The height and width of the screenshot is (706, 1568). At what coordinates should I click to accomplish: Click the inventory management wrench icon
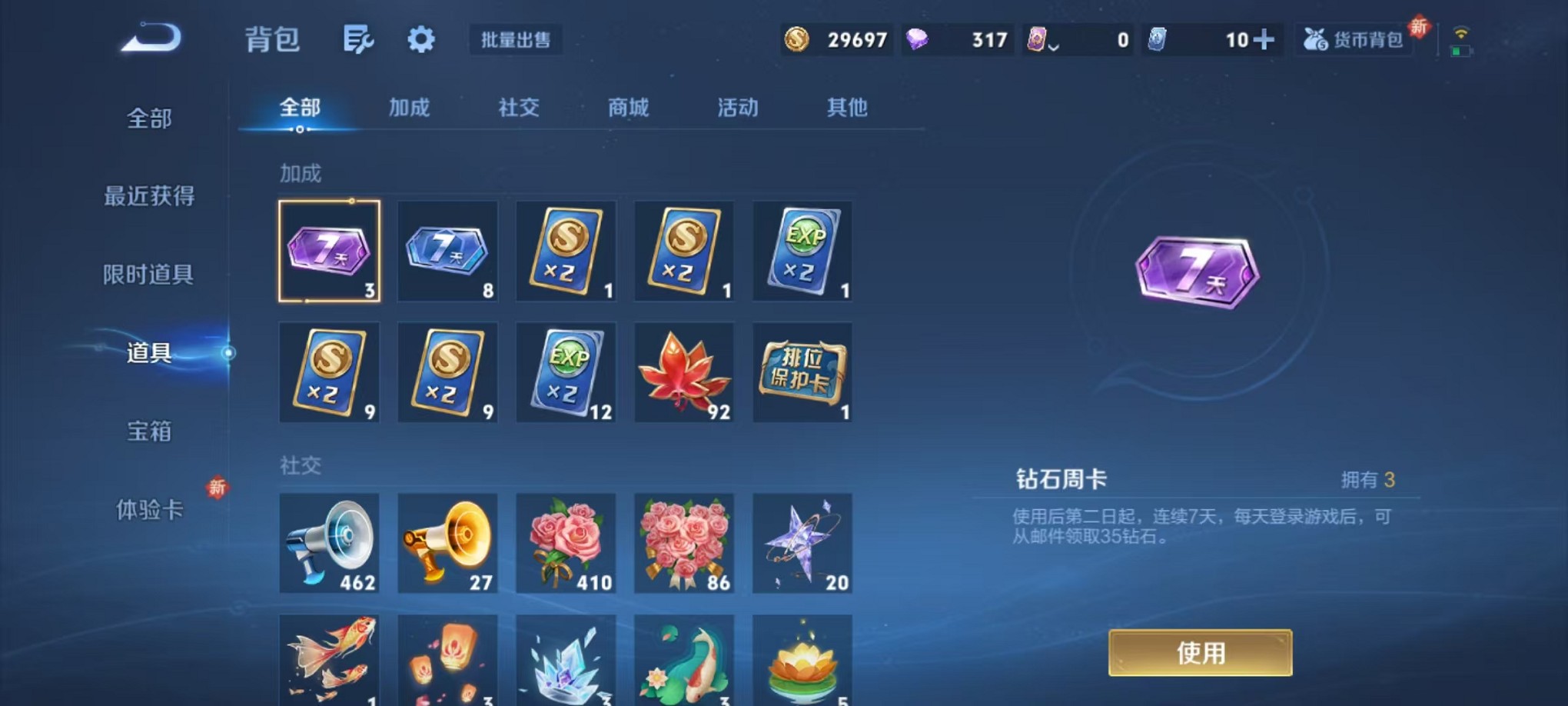click(x=360, y=39)
